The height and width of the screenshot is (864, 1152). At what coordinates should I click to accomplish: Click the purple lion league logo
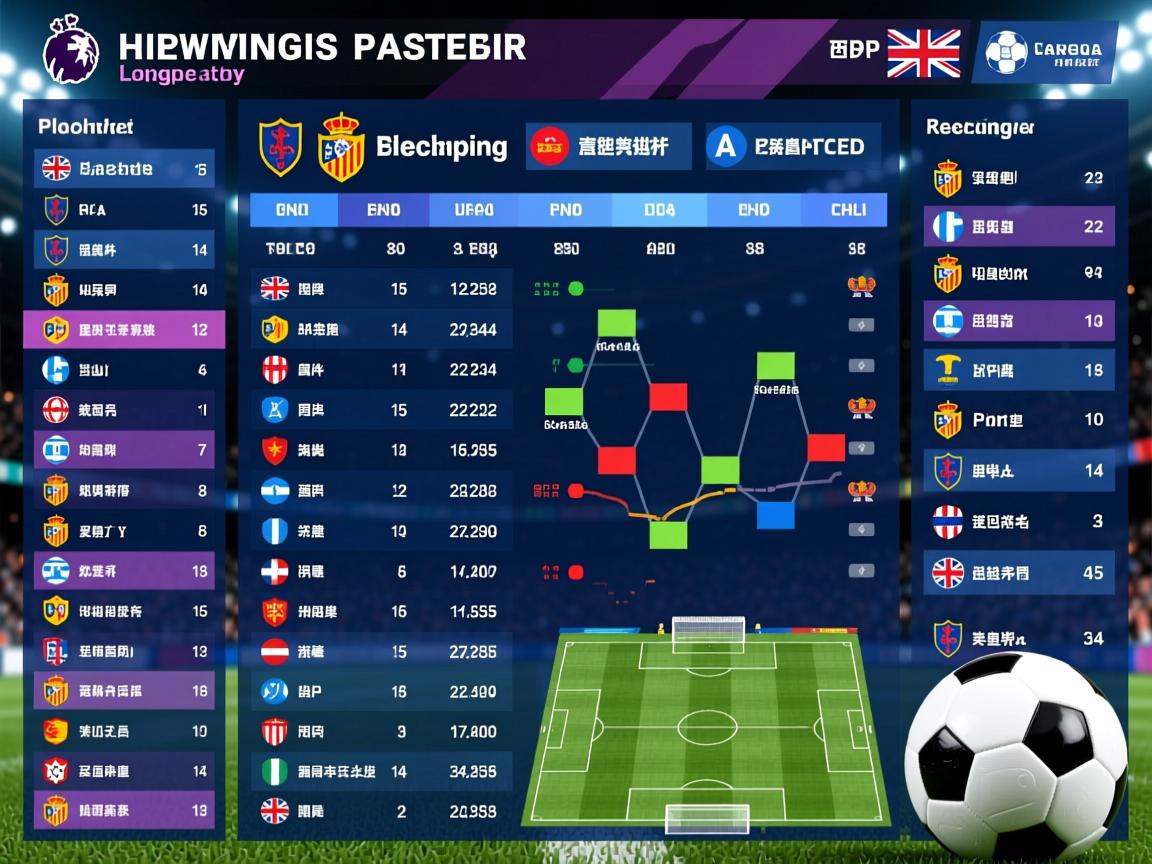71,50
